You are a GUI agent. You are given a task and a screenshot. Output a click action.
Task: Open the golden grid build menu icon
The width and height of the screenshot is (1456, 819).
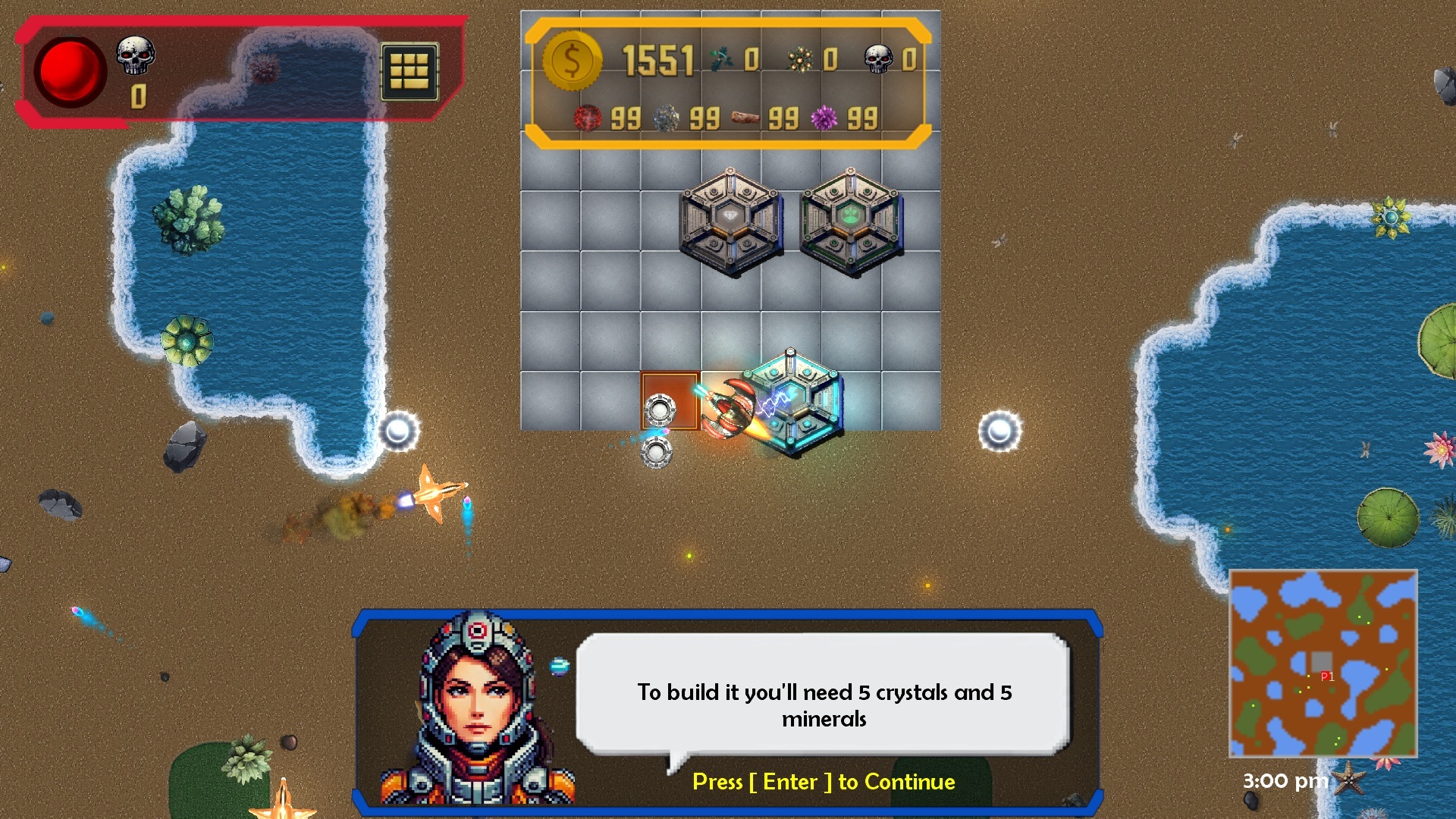(x=409, y=73)
